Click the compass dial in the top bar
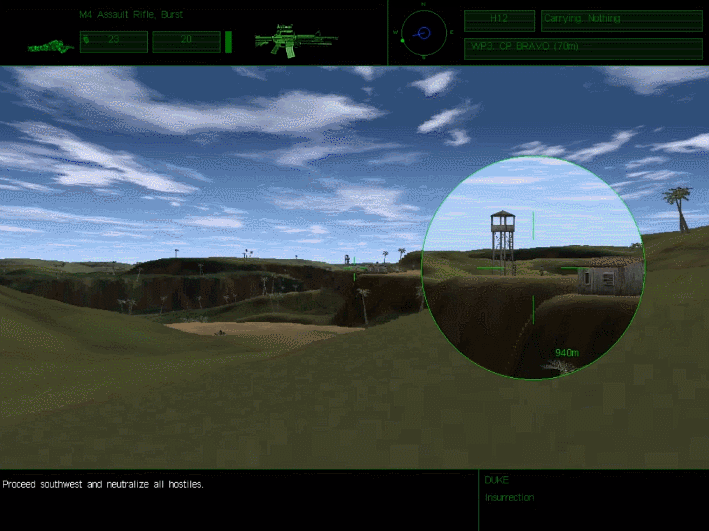709x531 pixels. (423, 33)
